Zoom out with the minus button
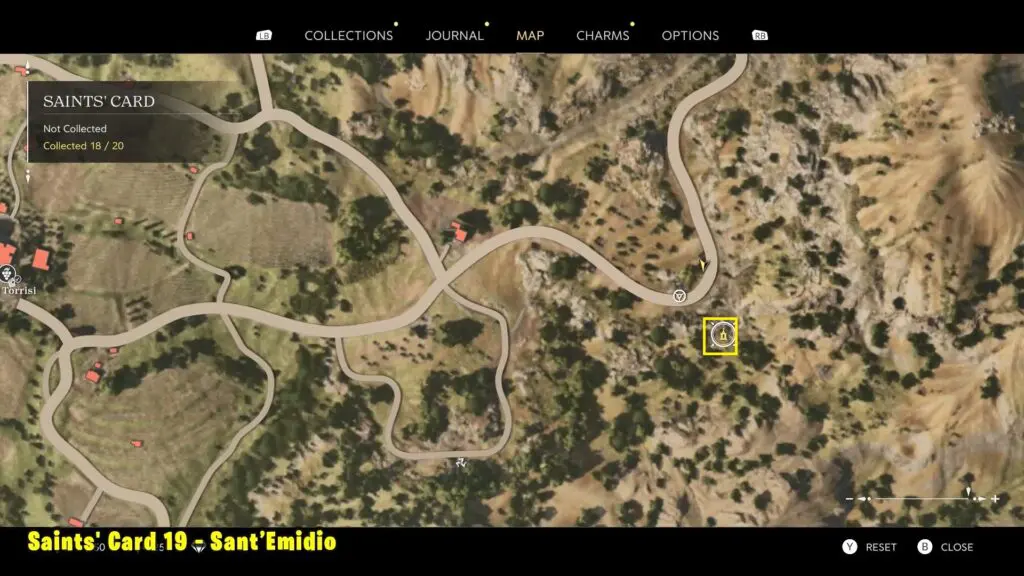This screenshot has width=1024, height=576. pos(850,498)
